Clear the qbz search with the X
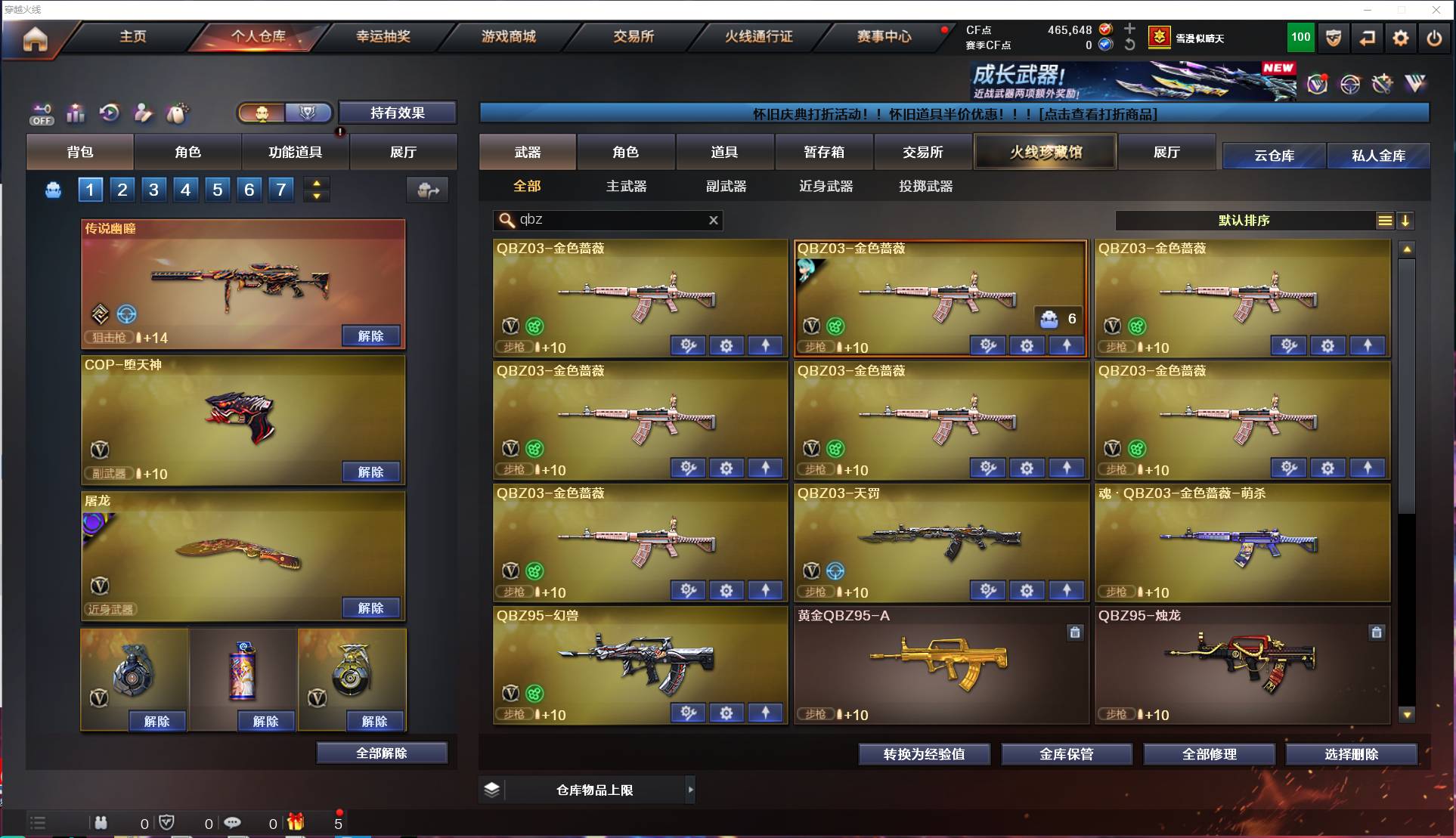 pyautogui.click(x=713, y=220)
